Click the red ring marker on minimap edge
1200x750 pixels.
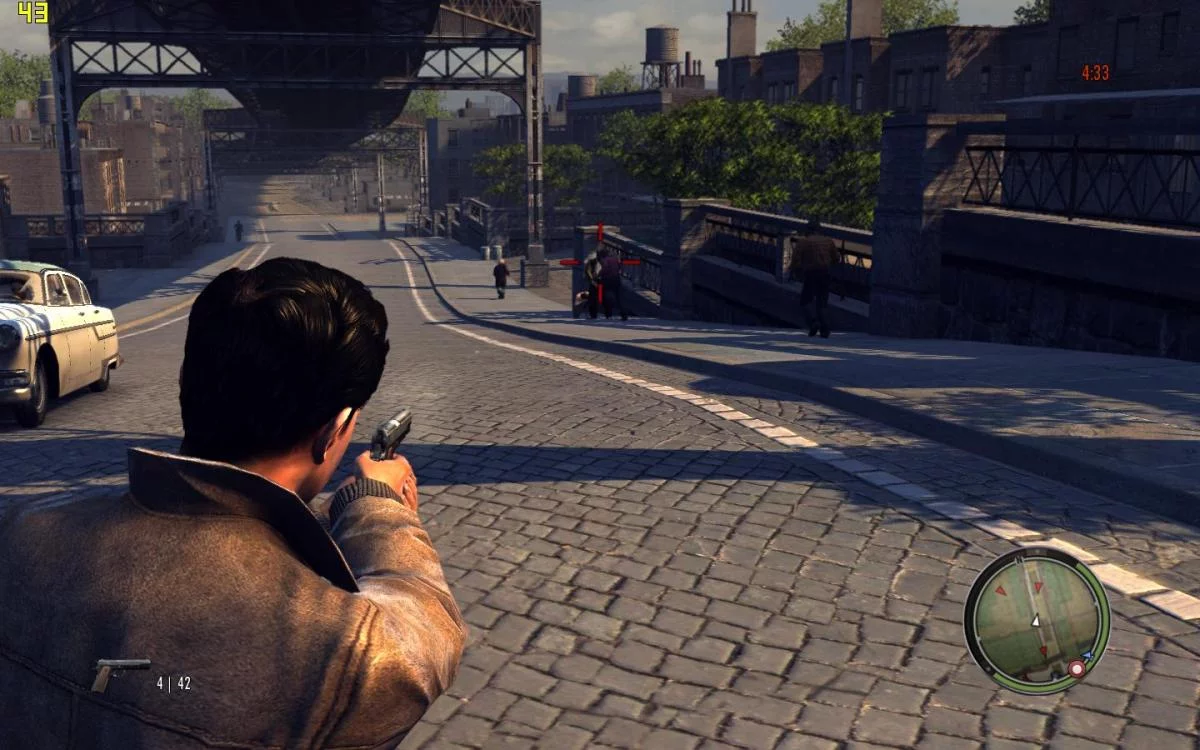coord(1076,668)
